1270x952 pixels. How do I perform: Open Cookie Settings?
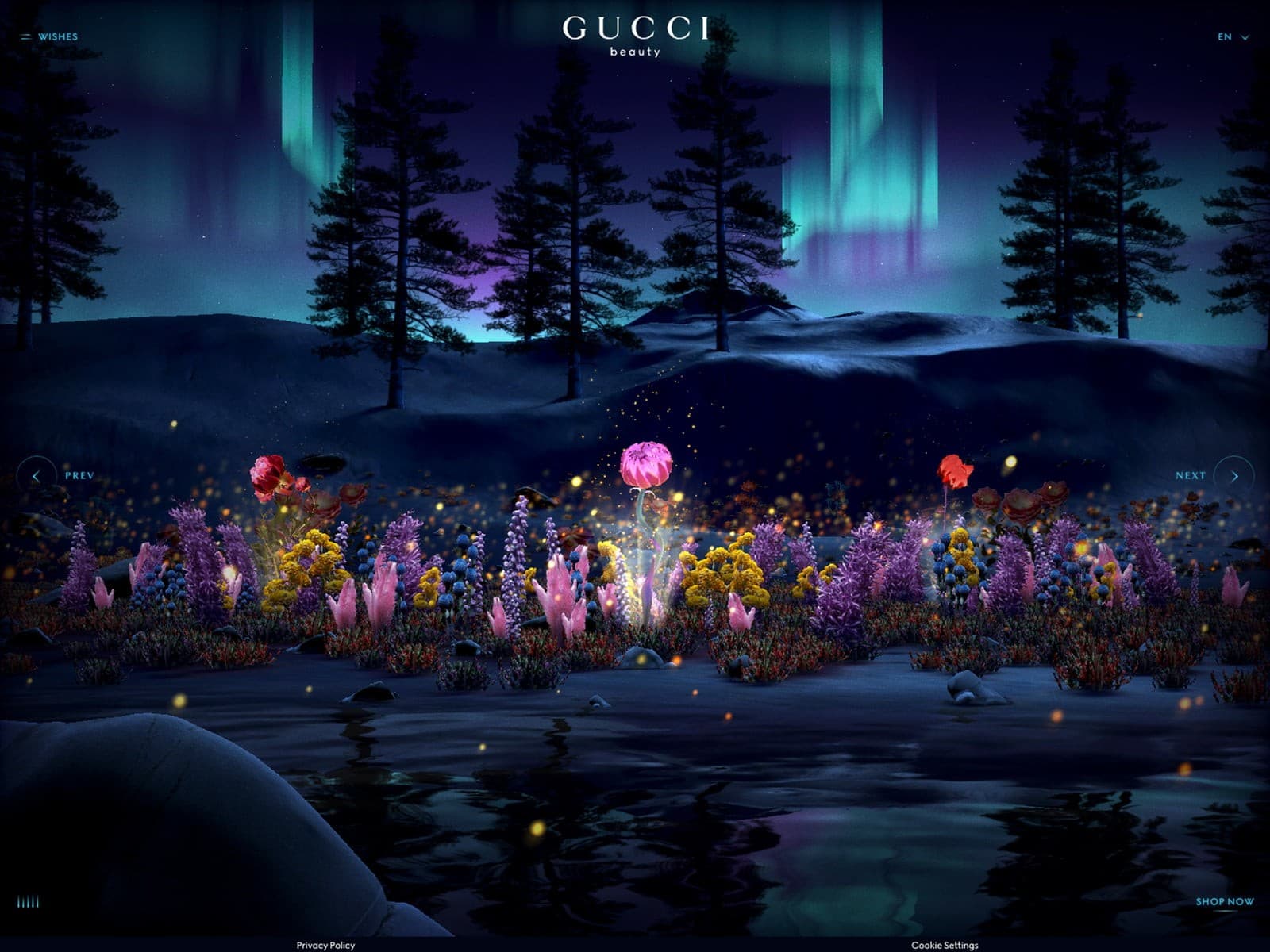(945, 945)
